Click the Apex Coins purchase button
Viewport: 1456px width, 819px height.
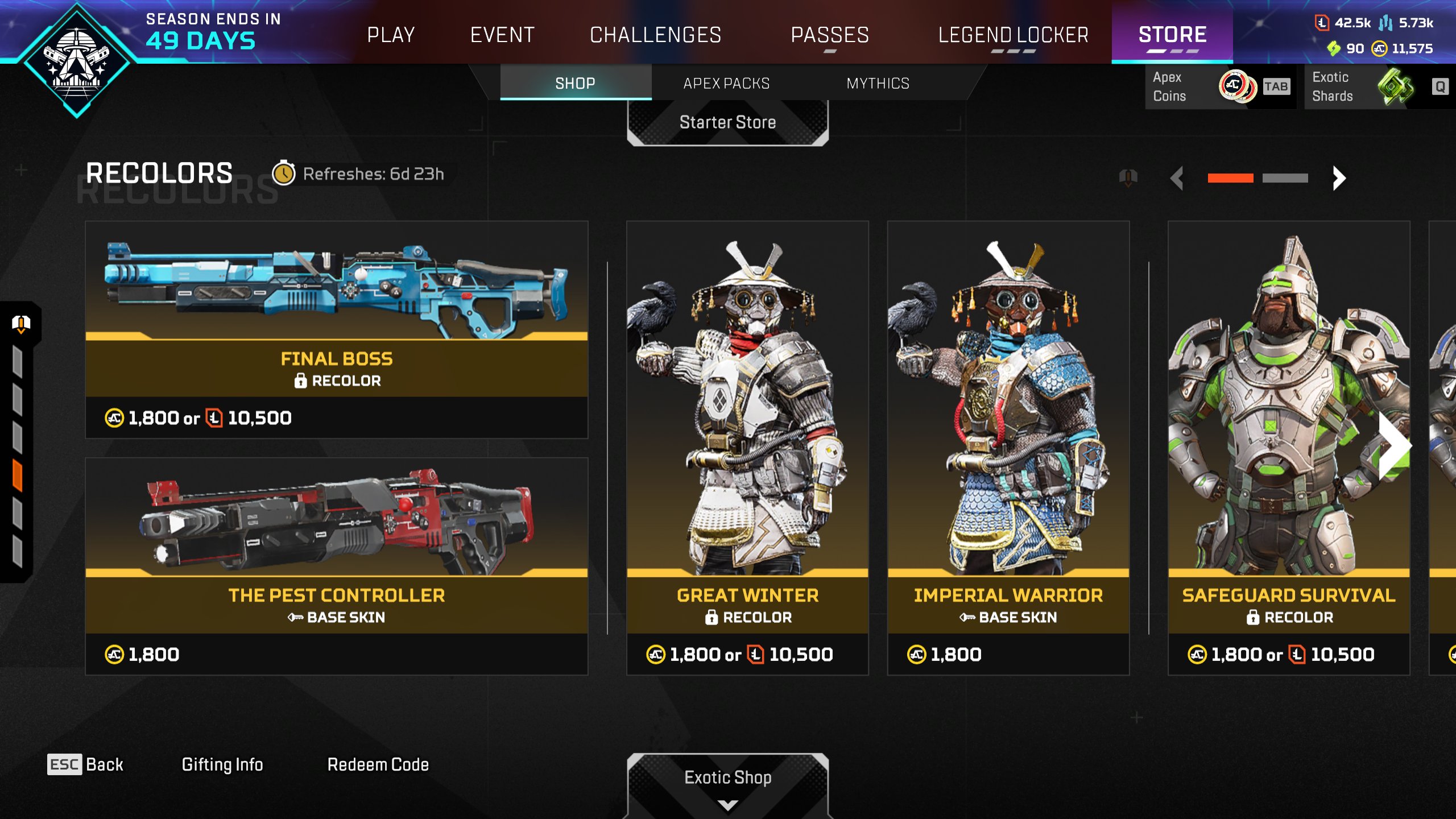(x=1219, y=86)
